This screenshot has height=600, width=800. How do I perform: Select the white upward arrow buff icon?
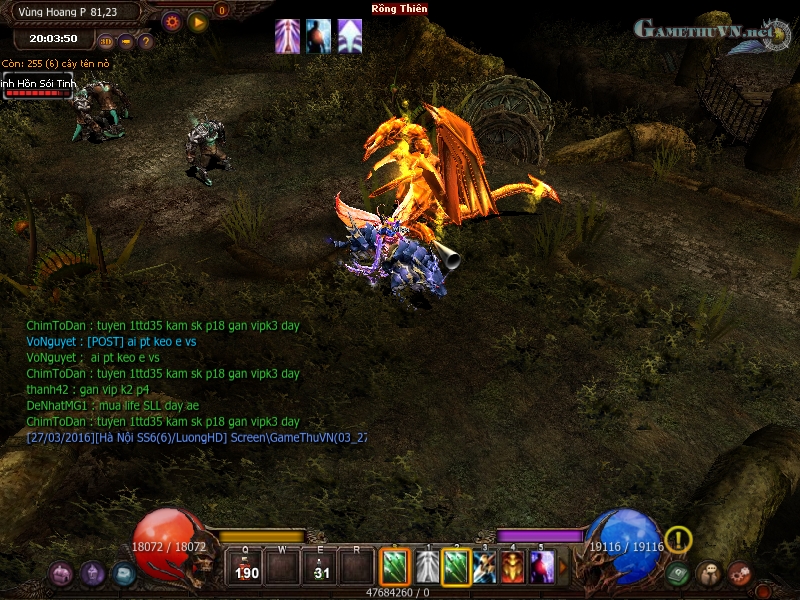[350, 35]
